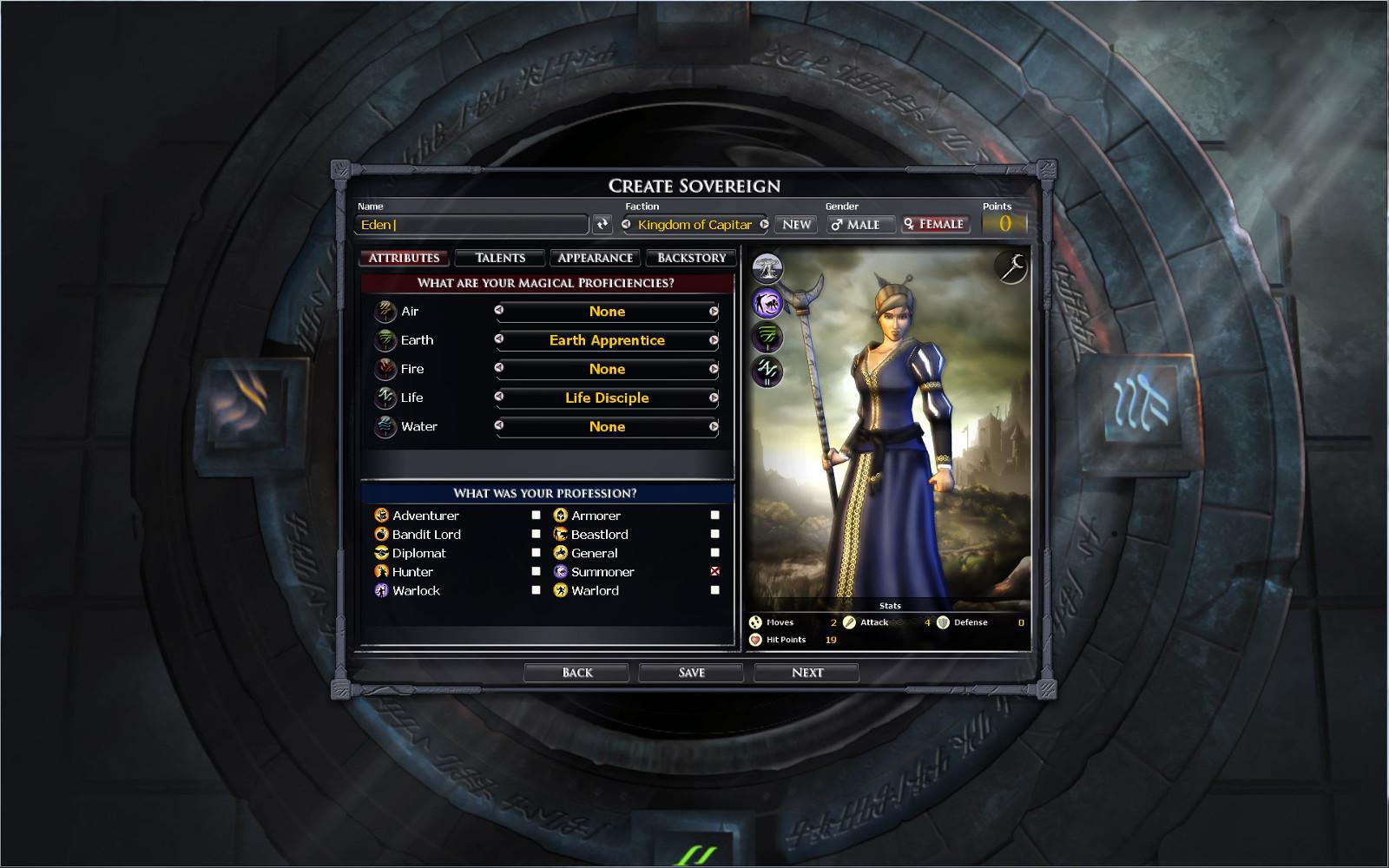Select the Air magic school icon
The height and width of the screenshot is (868, 1389).
coord(383,311)
